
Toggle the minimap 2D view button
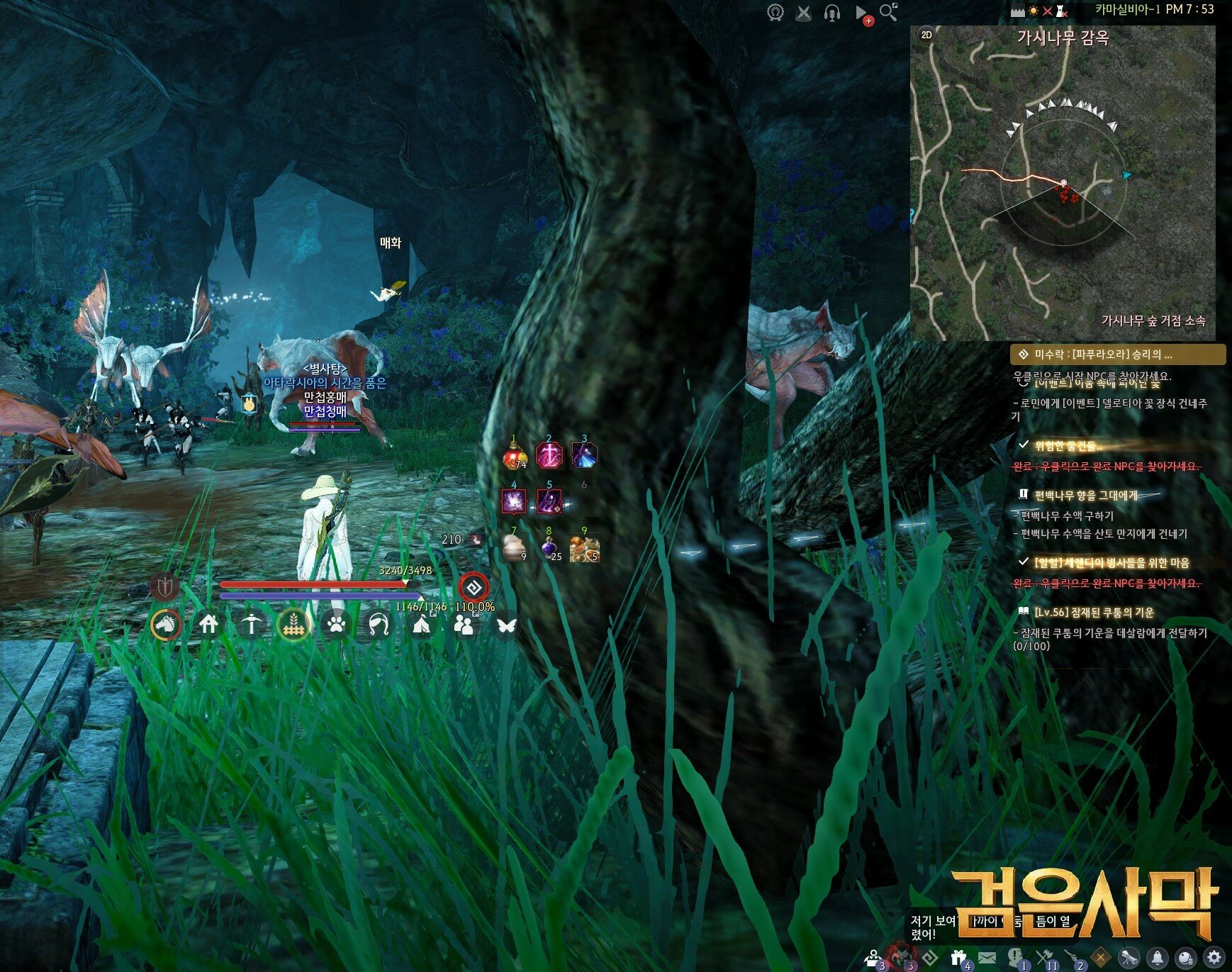coord(926,35)
